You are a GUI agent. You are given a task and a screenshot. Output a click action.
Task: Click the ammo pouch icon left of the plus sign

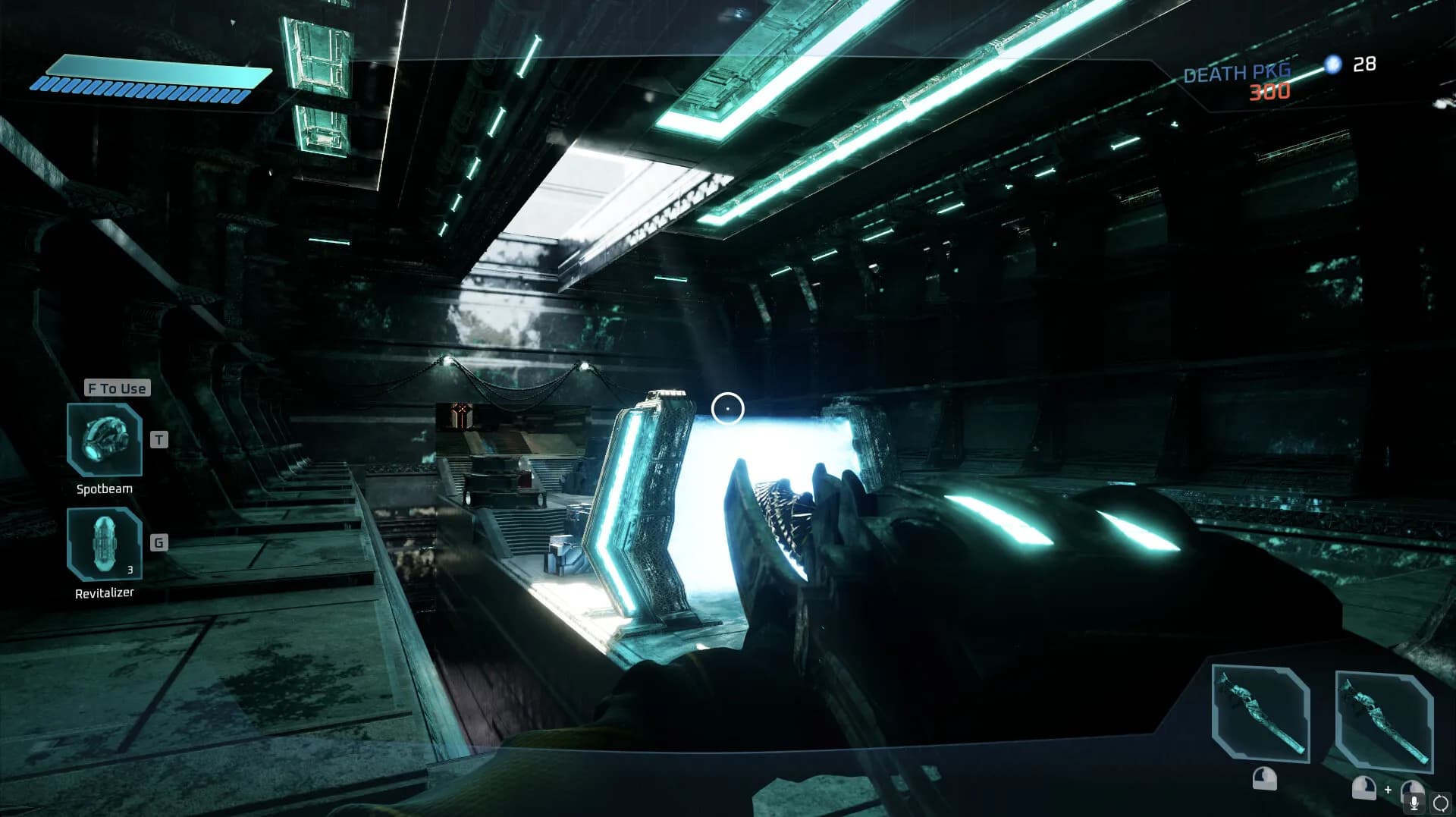point(1363,787)
